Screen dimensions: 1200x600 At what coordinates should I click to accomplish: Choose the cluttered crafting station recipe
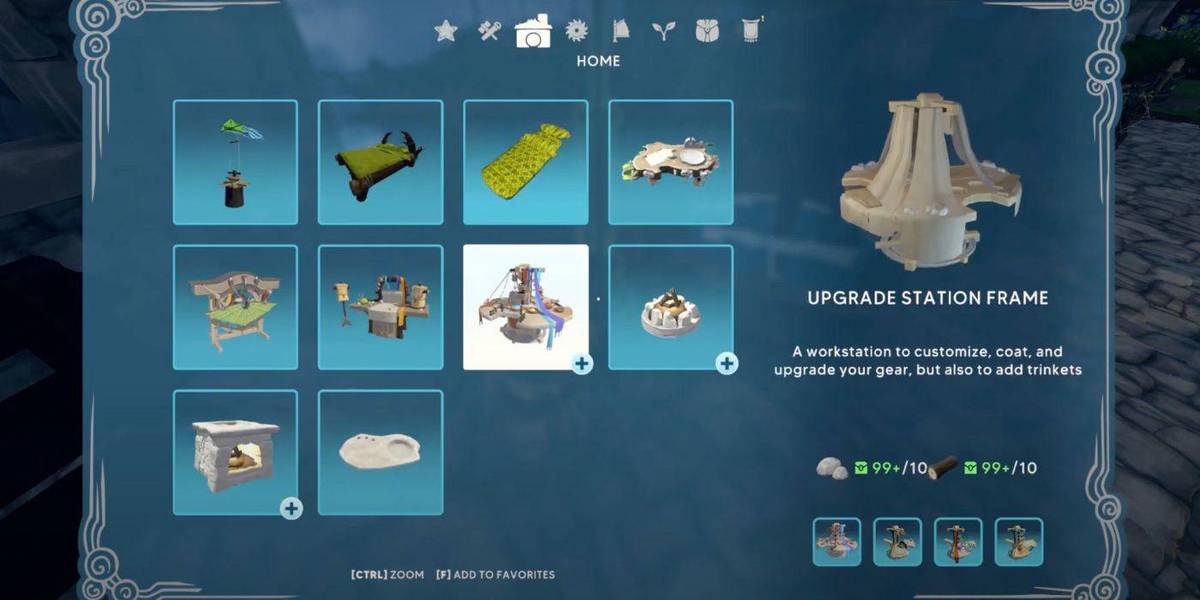(x=380, y=307)
